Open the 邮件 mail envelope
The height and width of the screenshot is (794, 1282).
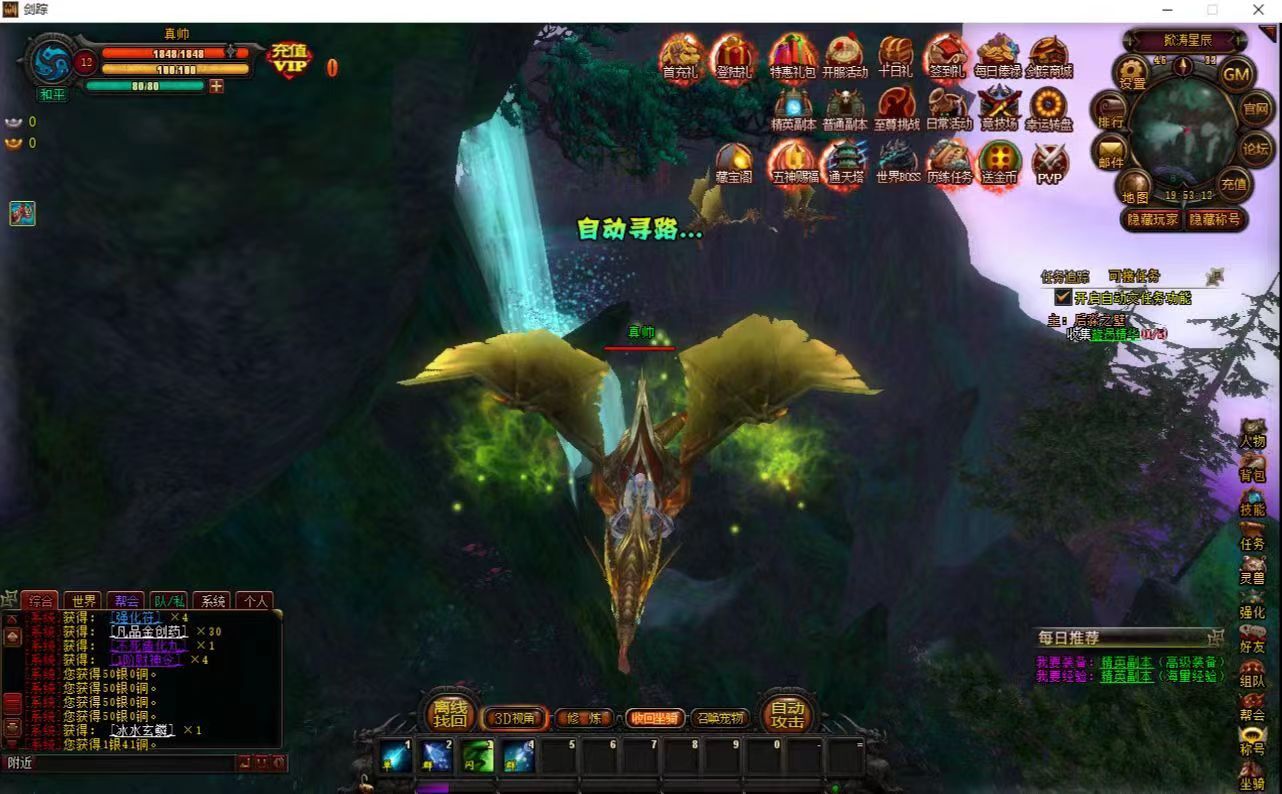pyautogui.click(x=1111, y=153)
